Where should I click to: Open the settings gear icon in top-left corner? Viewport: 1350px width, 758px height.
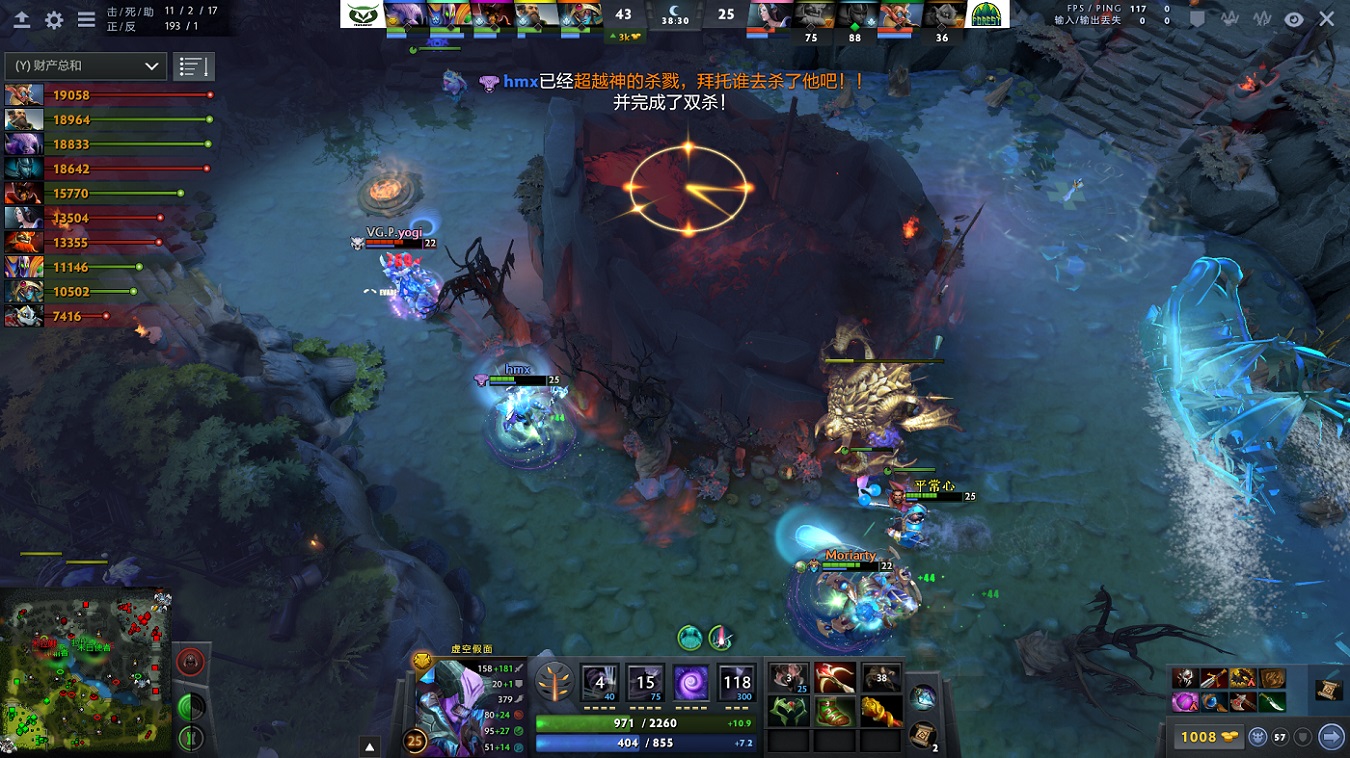coord(54,18)
